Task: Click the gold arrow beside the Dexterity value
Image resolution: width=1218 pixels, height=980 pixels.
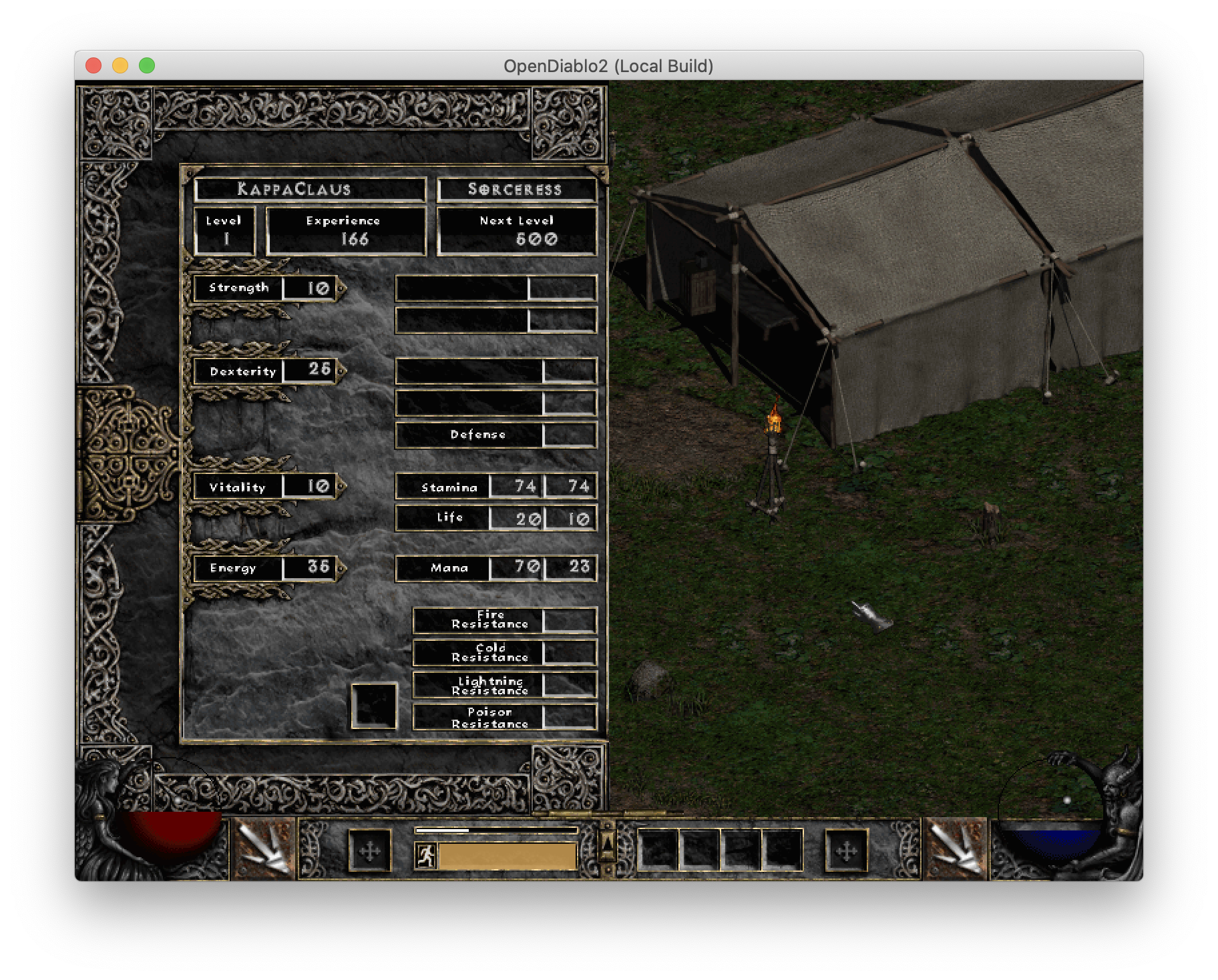Action: [x=341, y=372]
